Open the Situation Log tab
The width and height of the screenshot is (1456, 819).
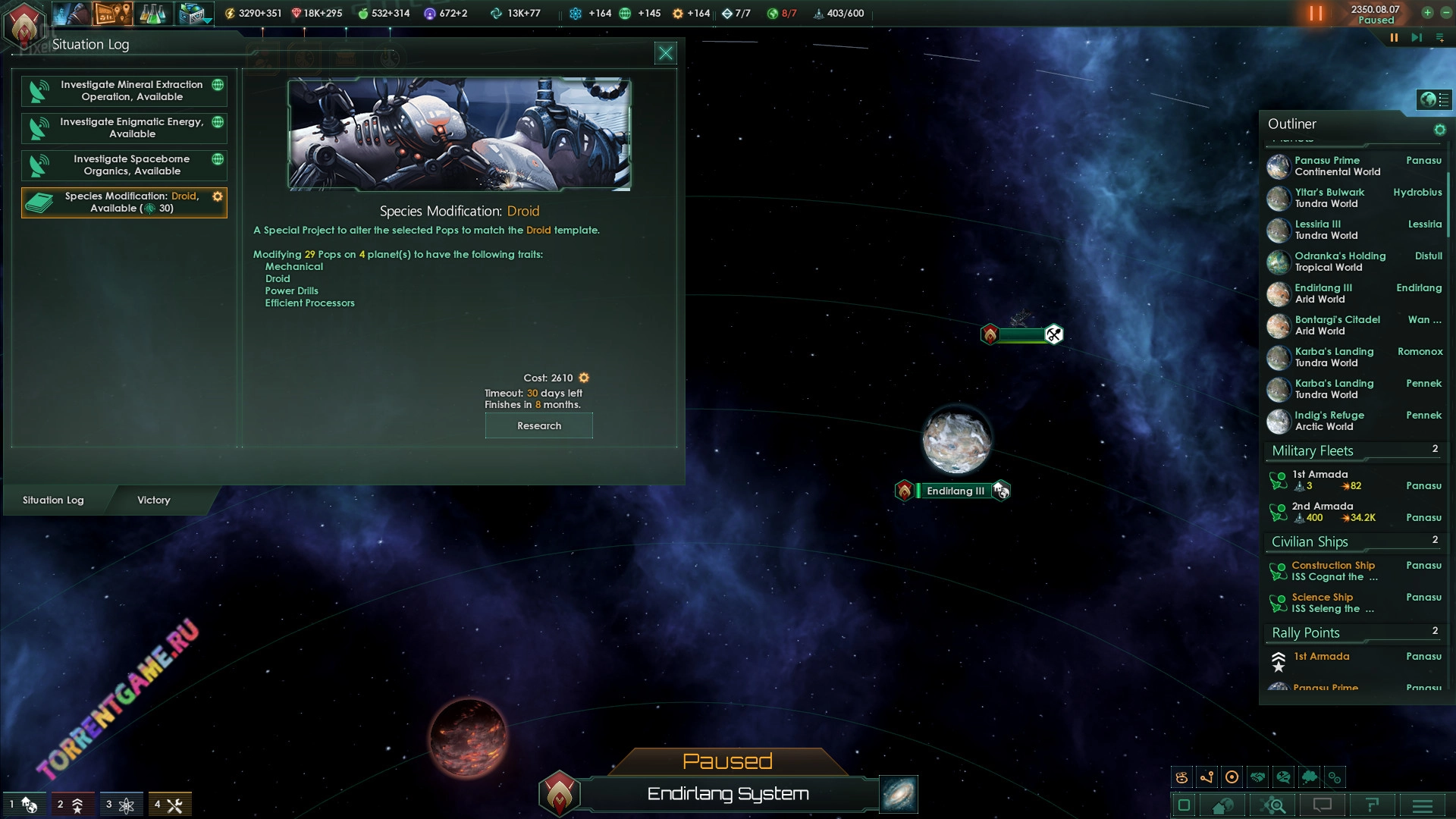(x=53, y=500)
